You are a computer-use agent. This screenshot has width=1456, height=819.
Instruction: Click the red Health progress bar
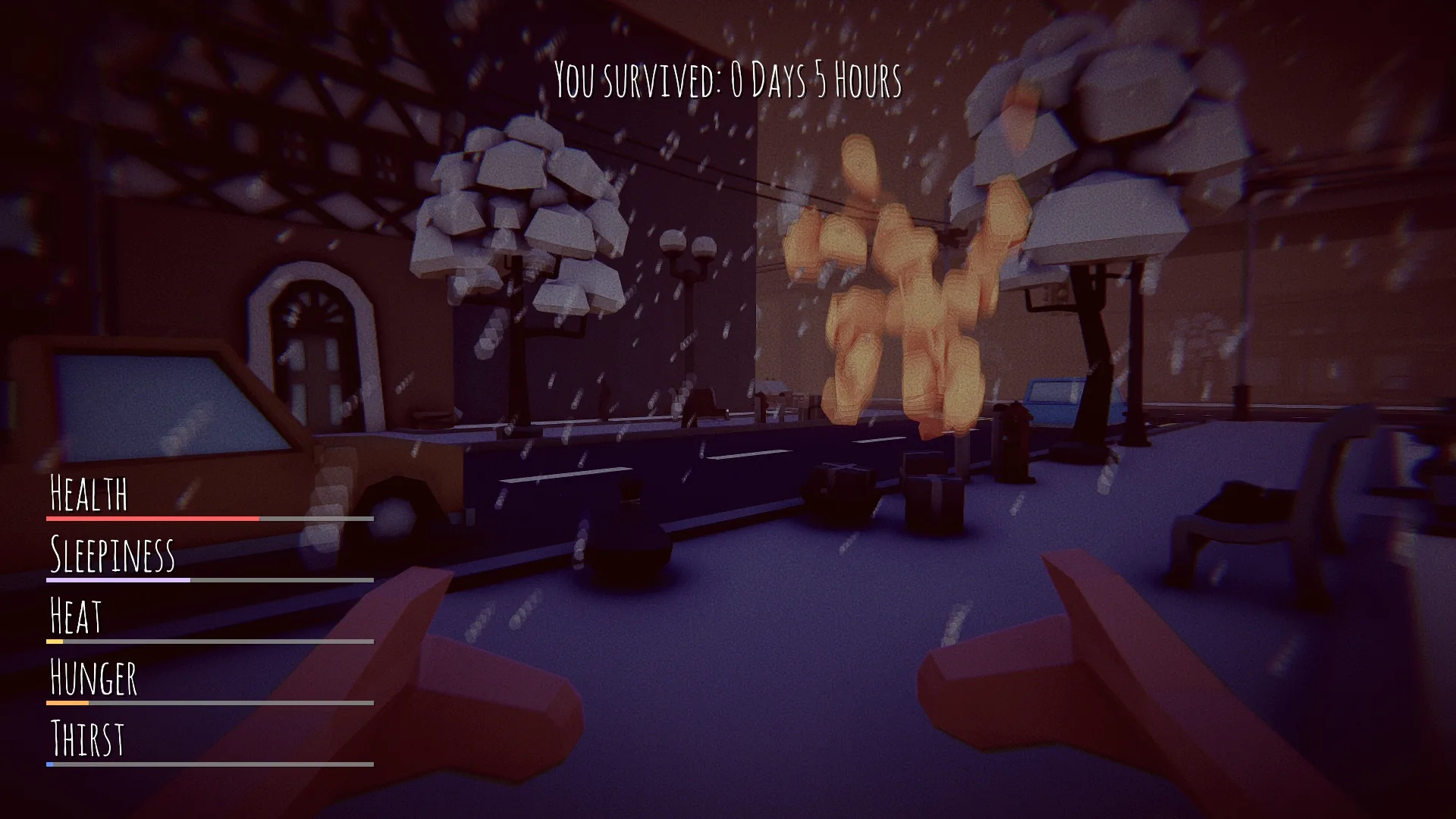[152, 518]
